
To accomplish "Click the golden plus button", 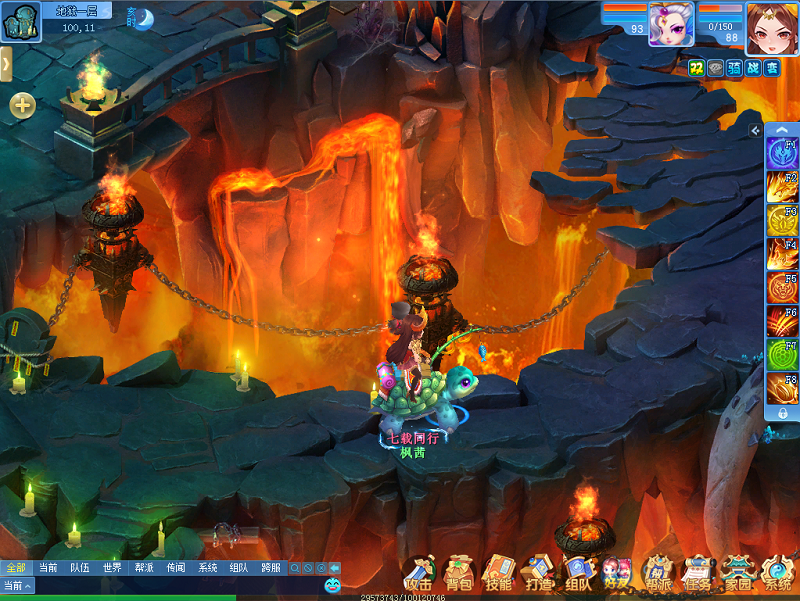I will (x=23, y=104).
